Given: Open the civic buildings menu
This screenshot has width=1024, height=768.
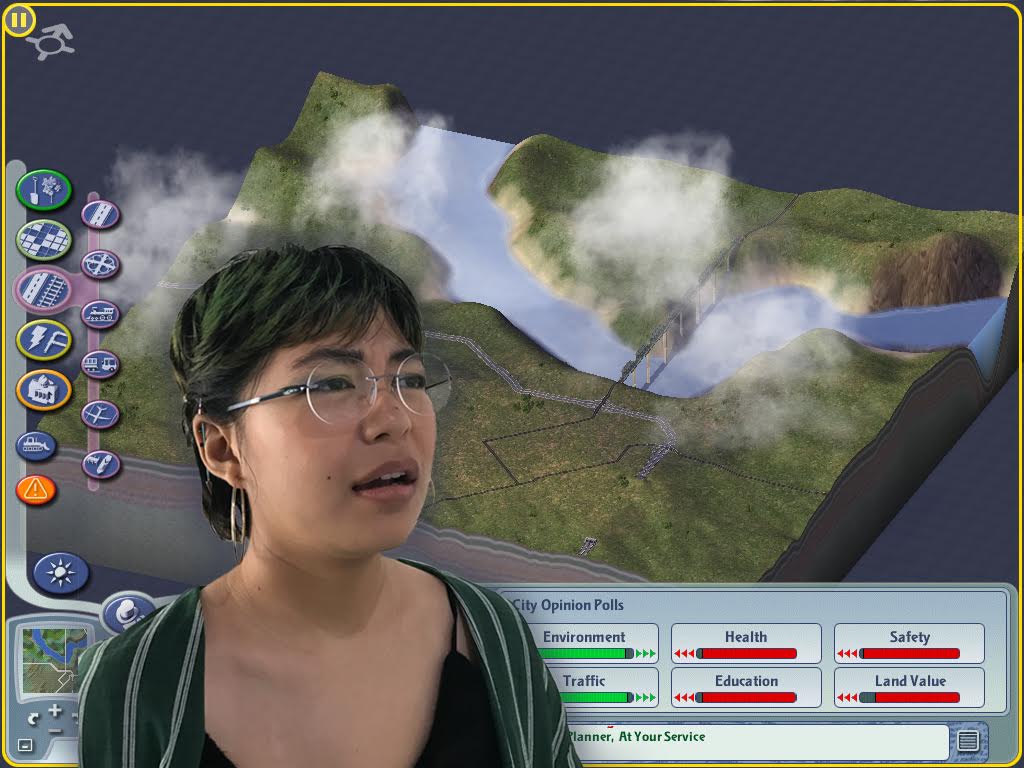Looking at the screenshot, I should (x=44, y=389).
